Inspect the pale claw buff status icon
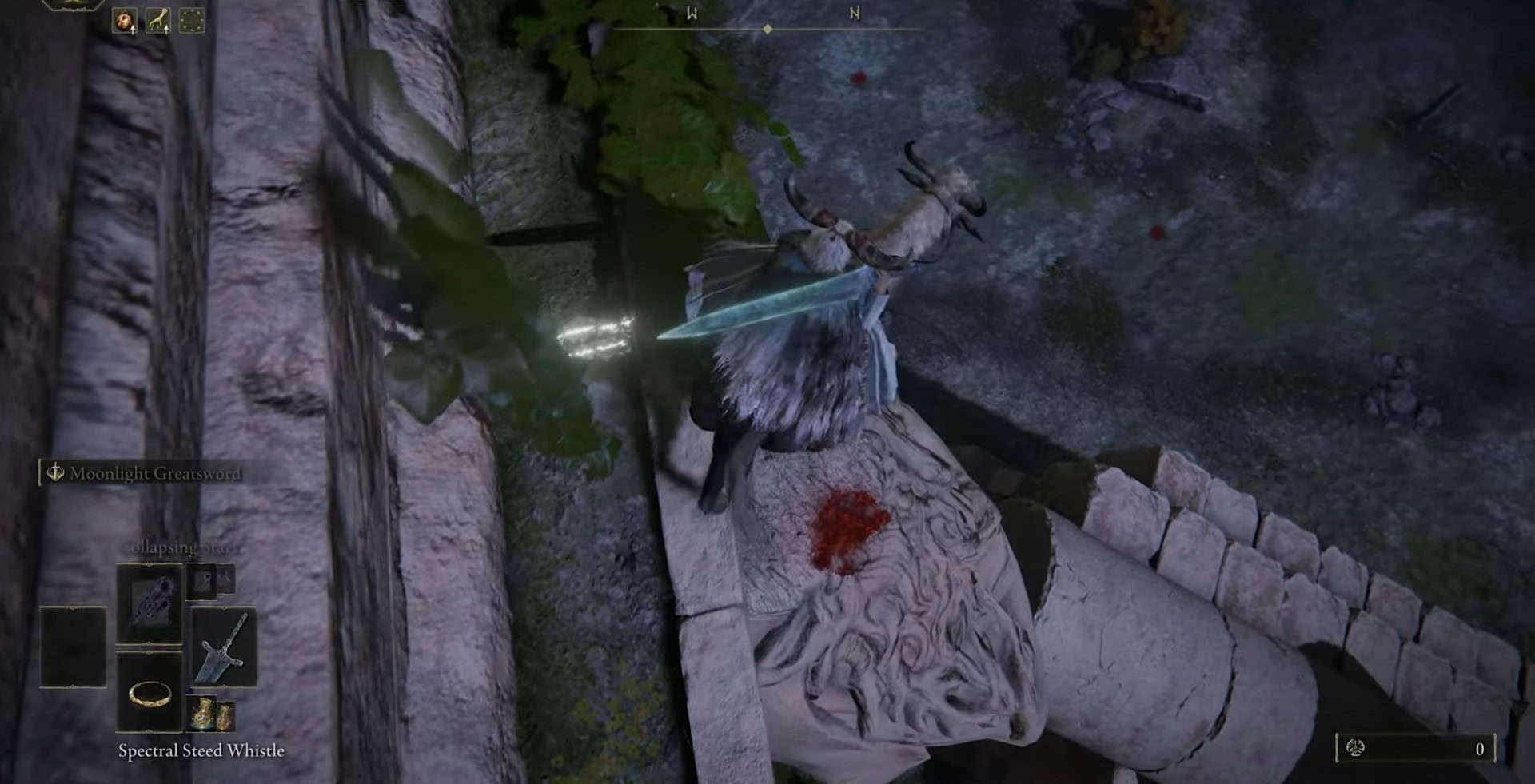 point(157,21)
